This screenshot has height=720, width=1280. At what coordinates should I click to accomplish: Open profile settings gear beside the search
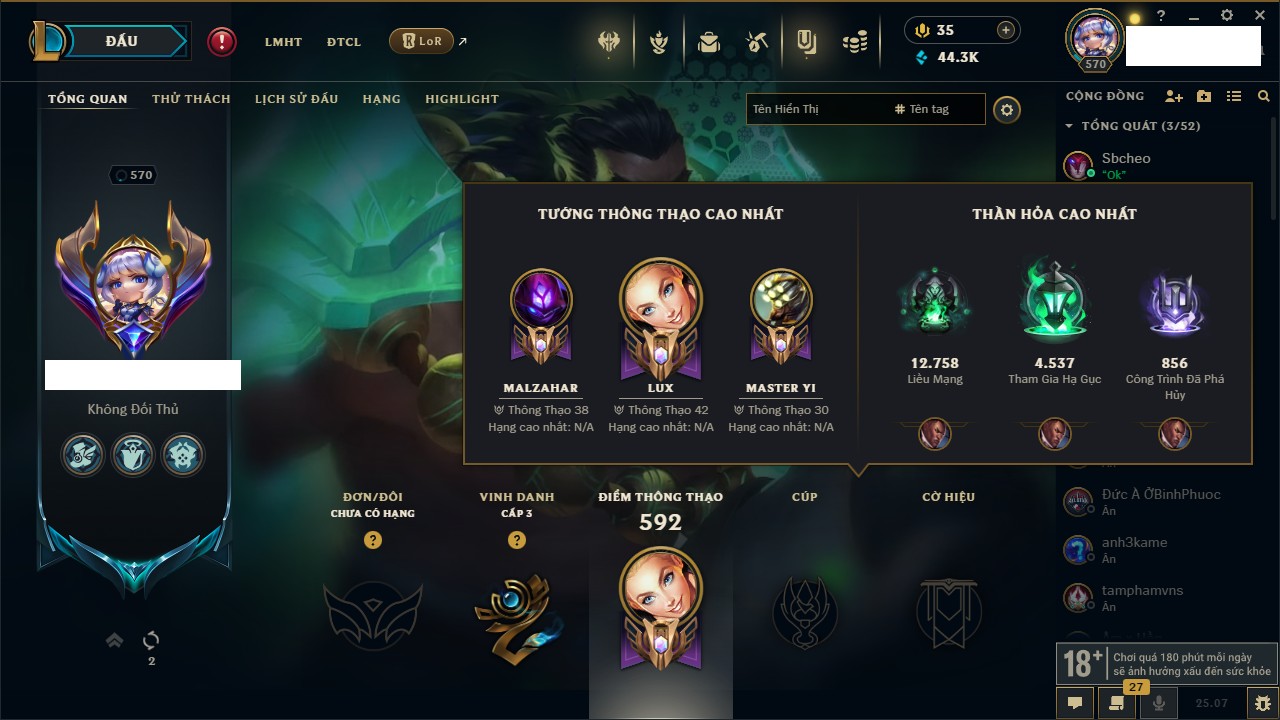[1007, 109]
